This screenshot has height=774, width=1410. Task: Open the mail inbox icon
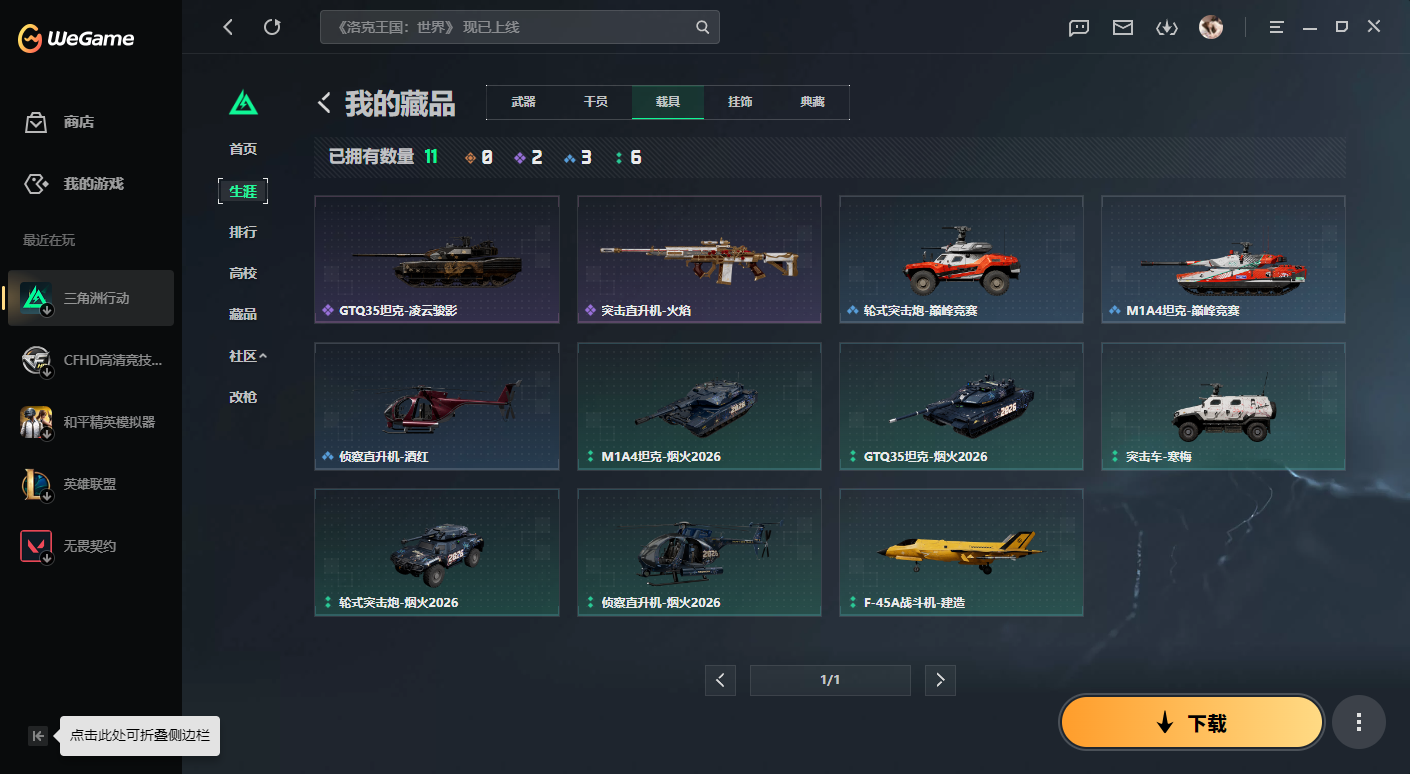1122,28
